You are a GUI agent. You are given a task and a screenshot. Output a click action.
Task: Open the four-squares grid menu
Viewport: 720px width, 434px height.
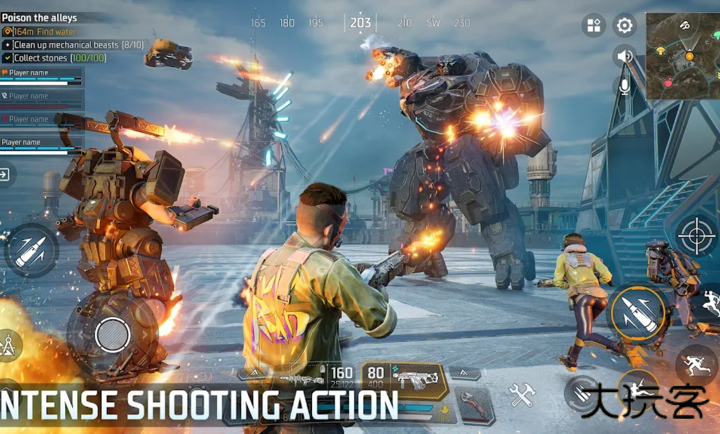click(594, 26)
